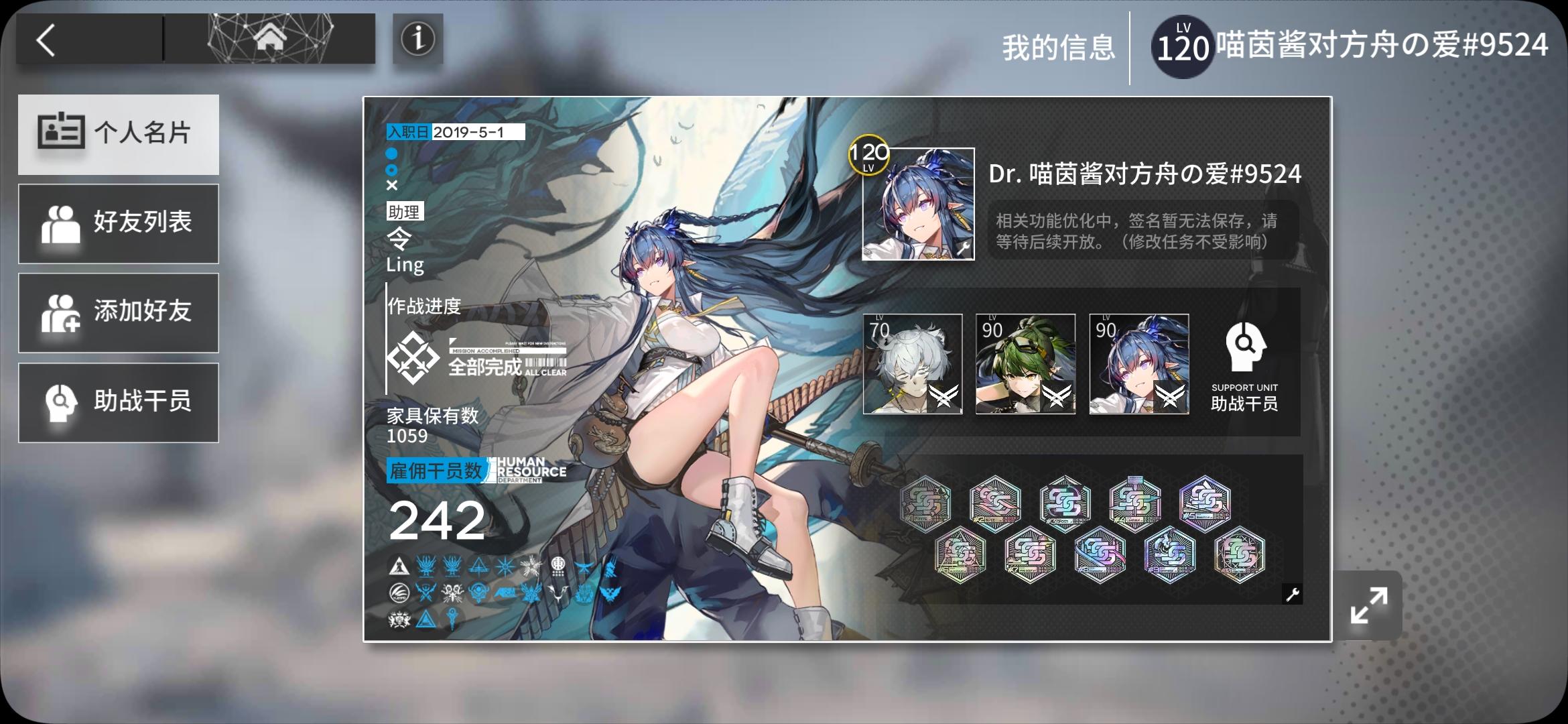Open the SUPPORT UNIT head icon panel

[x=1245, y=346]
